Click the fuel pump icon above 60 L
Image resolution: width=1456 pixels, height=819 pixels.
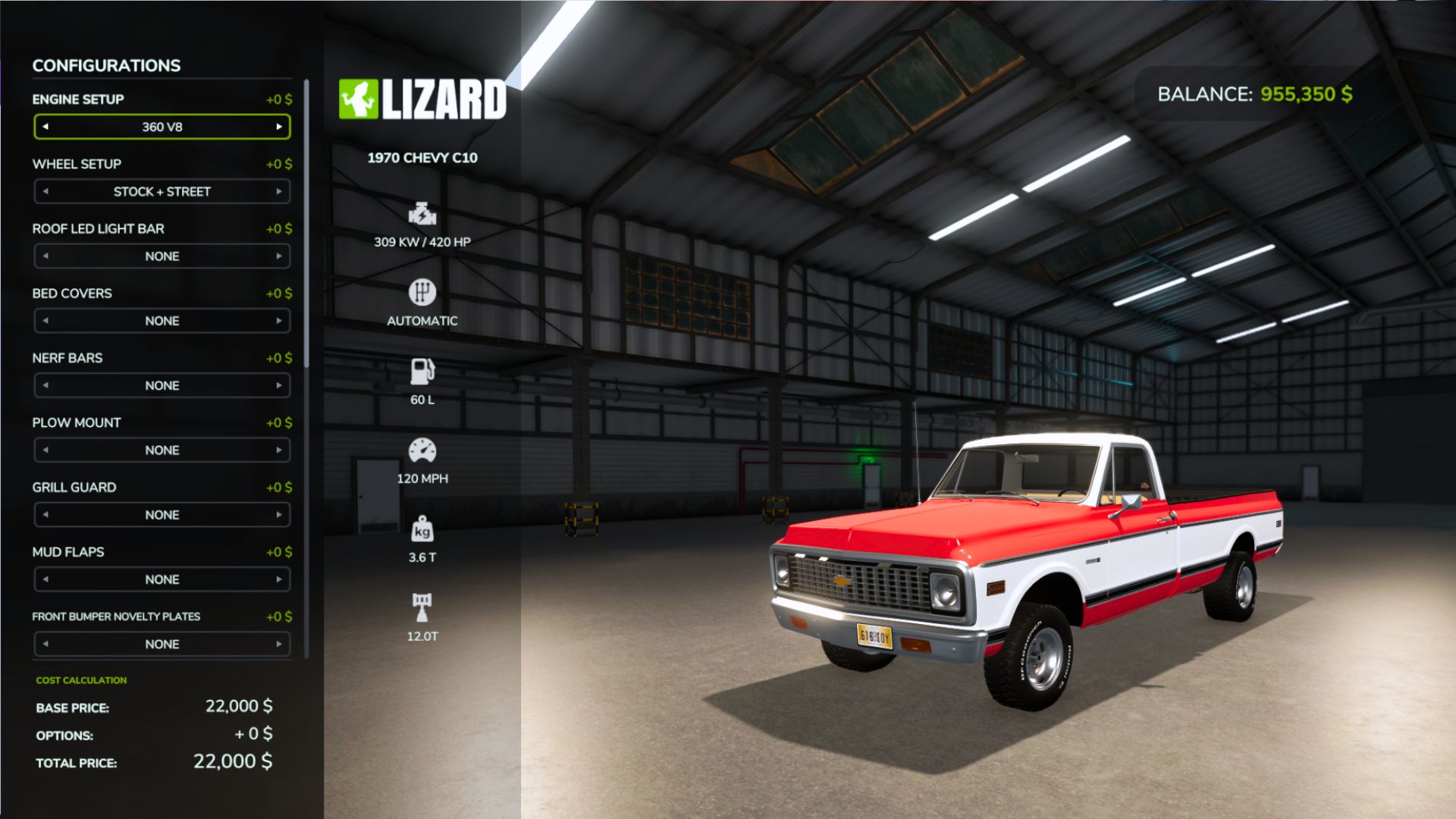422,372
